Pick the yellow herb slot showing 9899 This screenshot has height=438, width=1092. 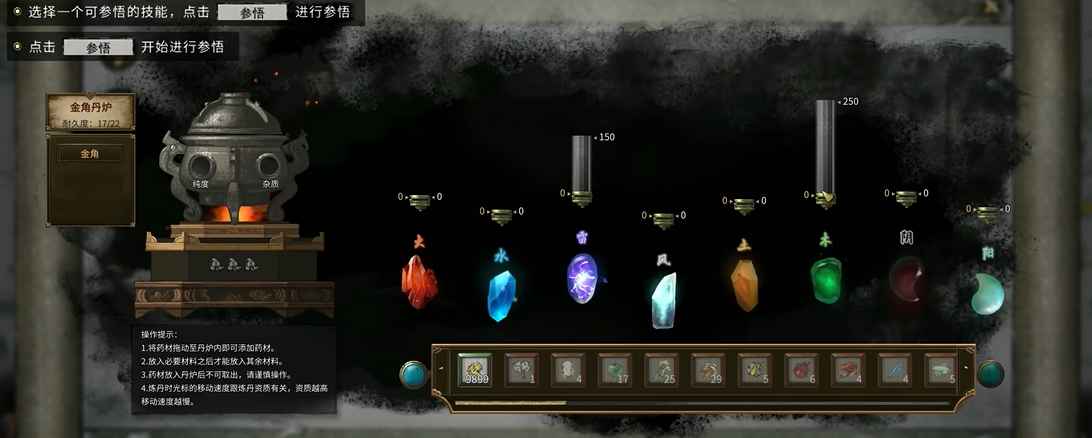tap(475, 370)
